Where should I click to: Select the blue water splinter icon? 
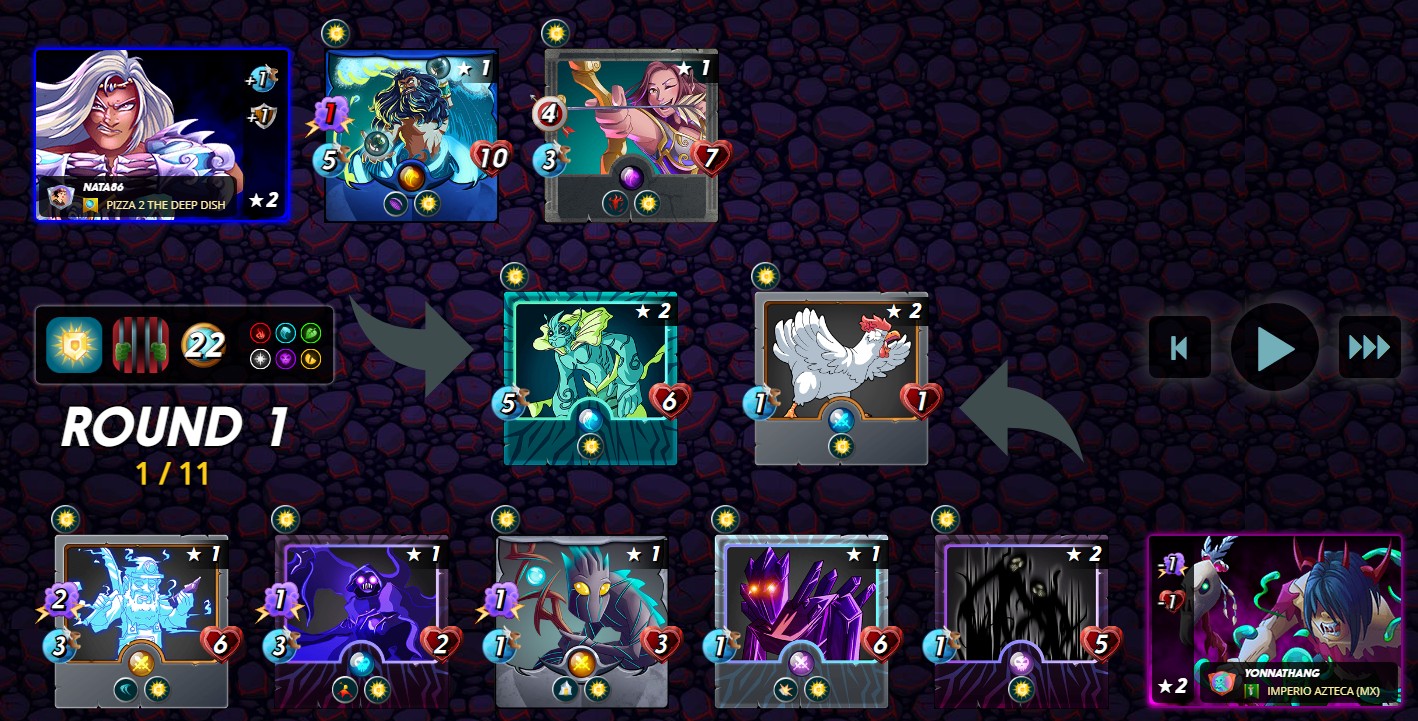point(286,333)
